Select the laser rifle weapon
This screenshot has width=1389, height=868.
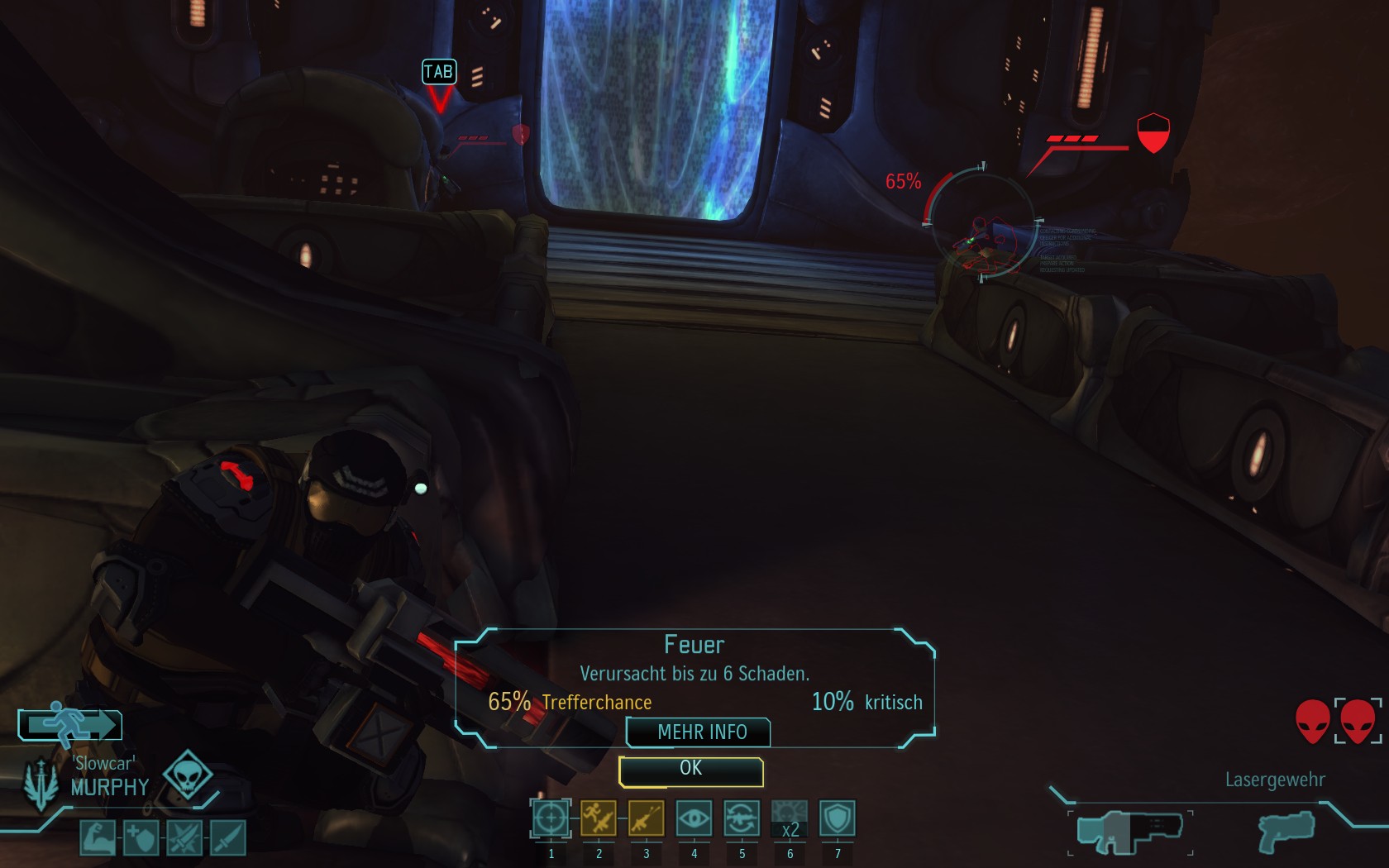click(x=1129, y=832)
